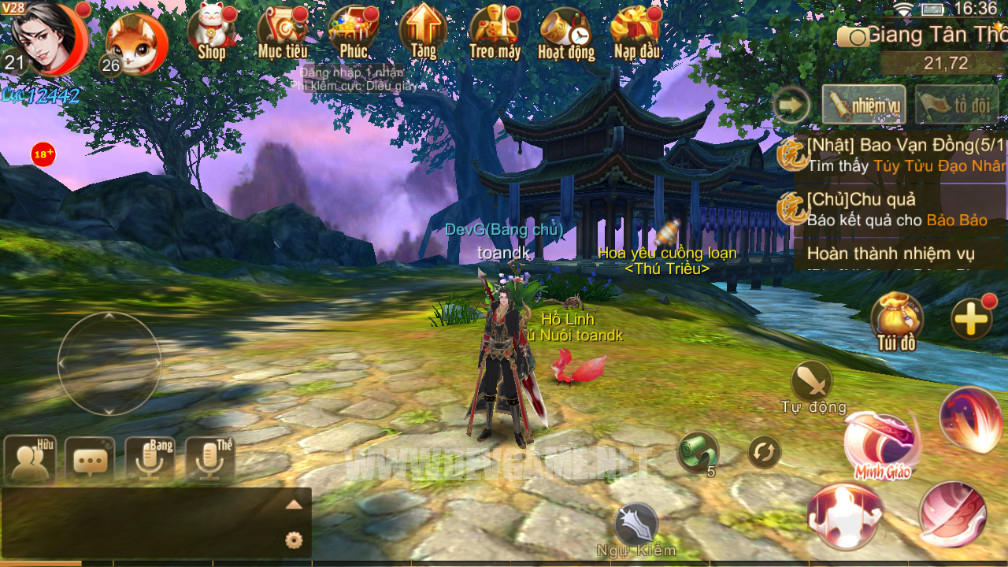Open the Mục tiêu goals menu

[x=282, y=30]
